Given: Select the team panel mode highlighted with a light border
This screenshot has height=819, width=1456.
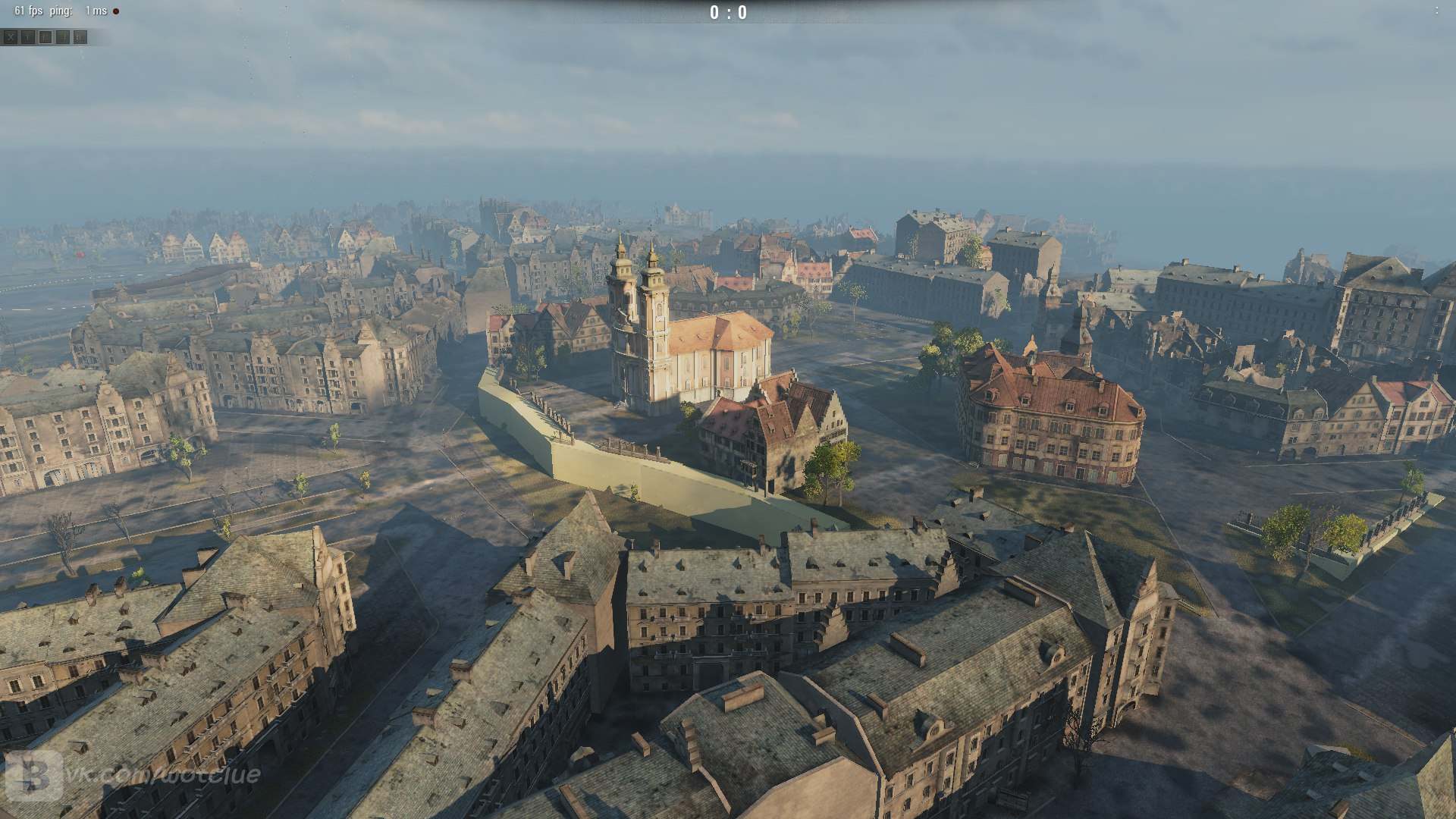Looking at the screenshot, I should tap(45, 37).
